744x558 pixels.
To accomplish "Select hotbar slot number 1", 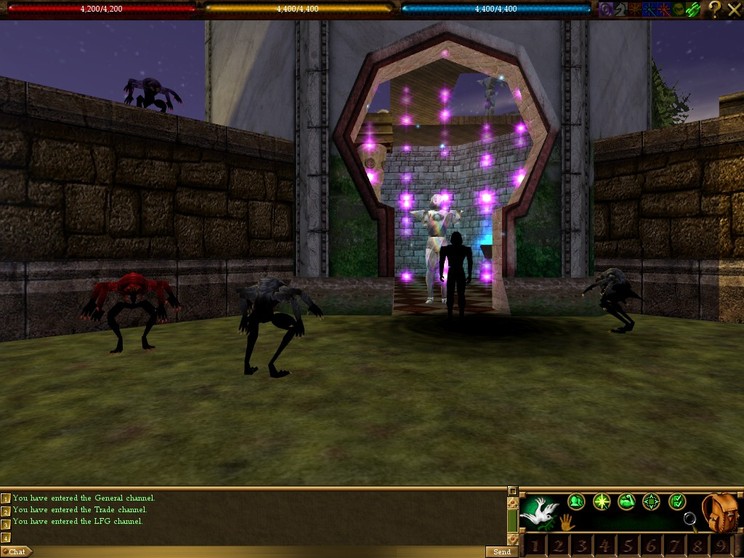I will coord(536,546).
